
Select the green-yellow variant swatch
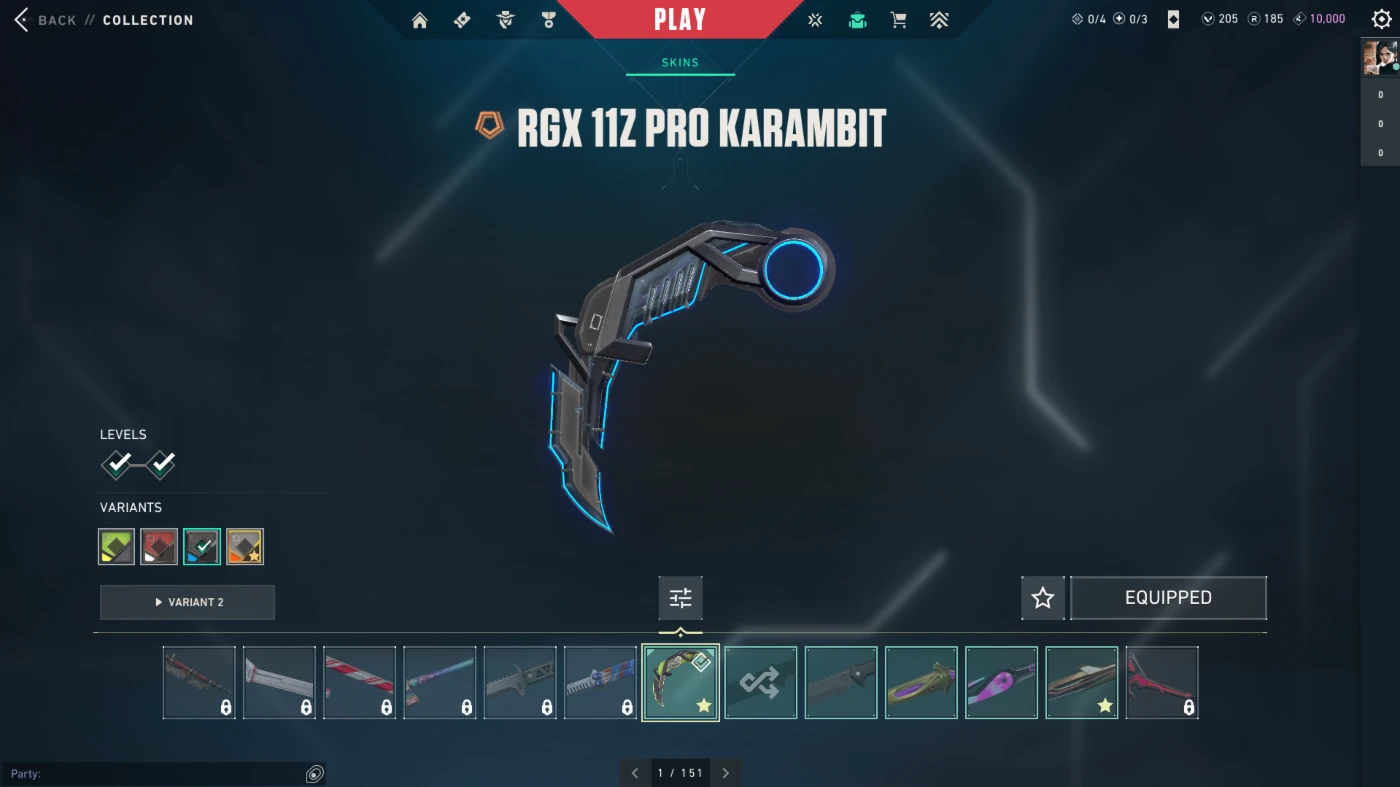(x=117, y=547)
